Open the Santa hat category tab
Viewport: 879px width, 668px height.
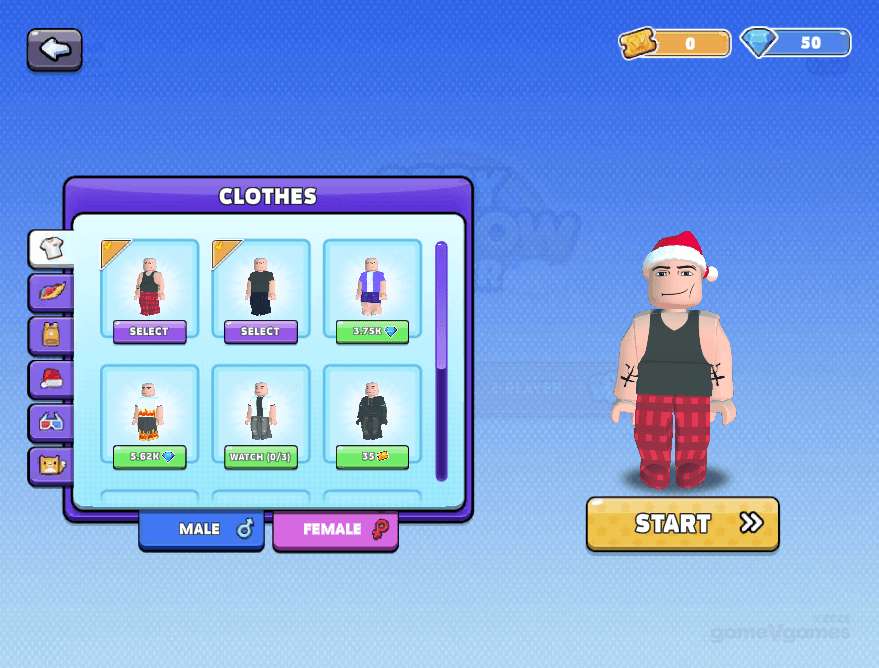click(x=51, y=378)
